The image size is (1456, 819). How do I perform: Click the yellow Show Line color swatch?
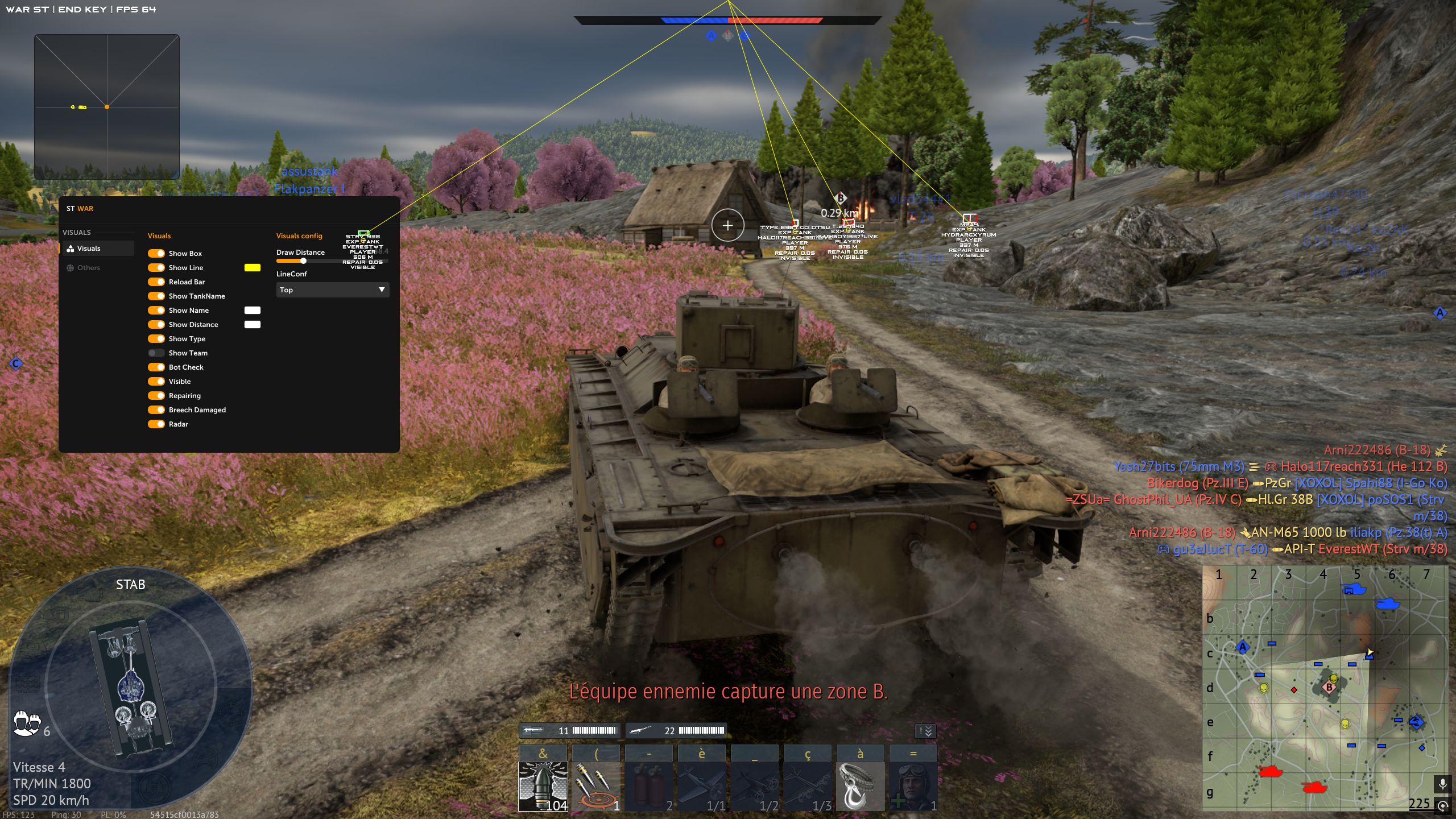pos(253,268)
